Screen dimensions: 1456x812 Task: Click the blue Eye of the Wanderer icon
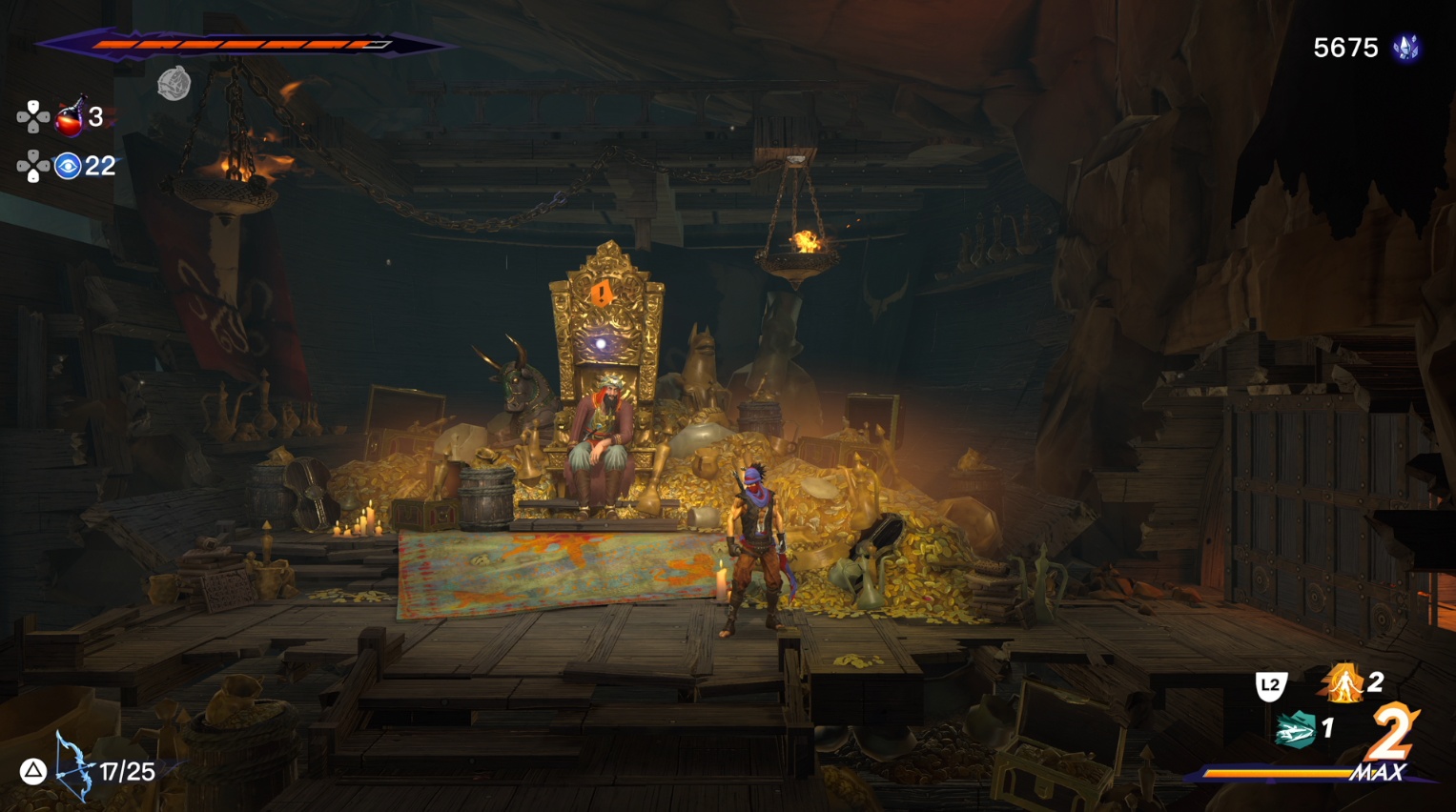pyautogui.click(x=67, y=167)
